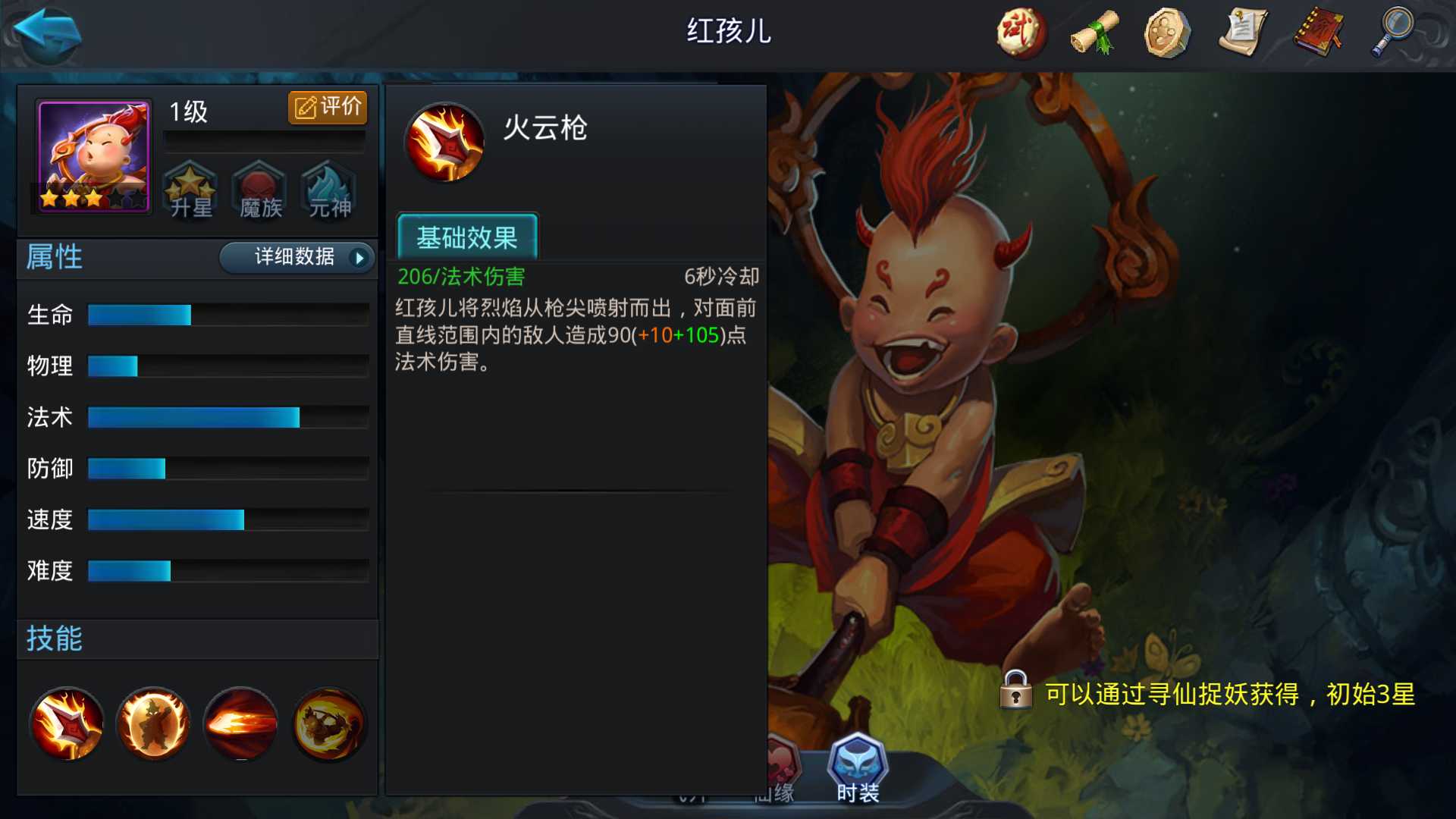
Task: Open the scroll quest icon in top bar
Action: click(1244, 33)
